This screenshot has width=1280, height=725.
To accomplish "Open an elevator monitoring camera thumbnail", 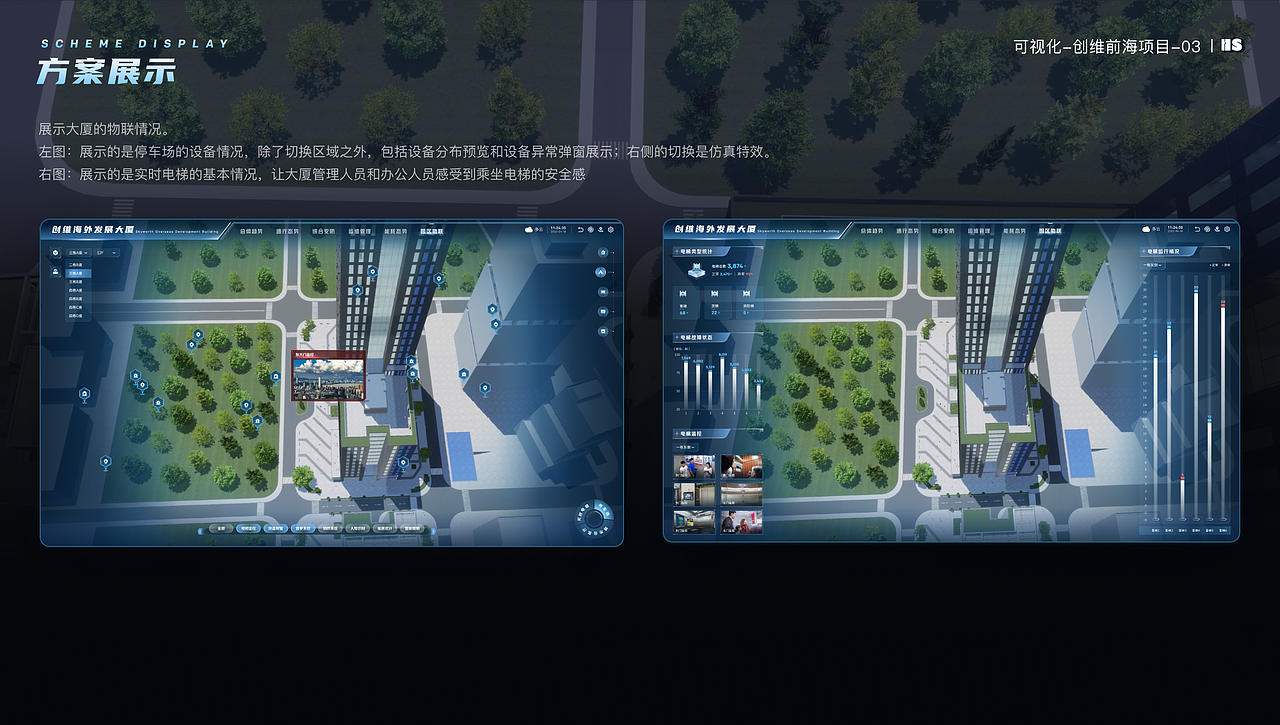I will click(x=693, y=465).
